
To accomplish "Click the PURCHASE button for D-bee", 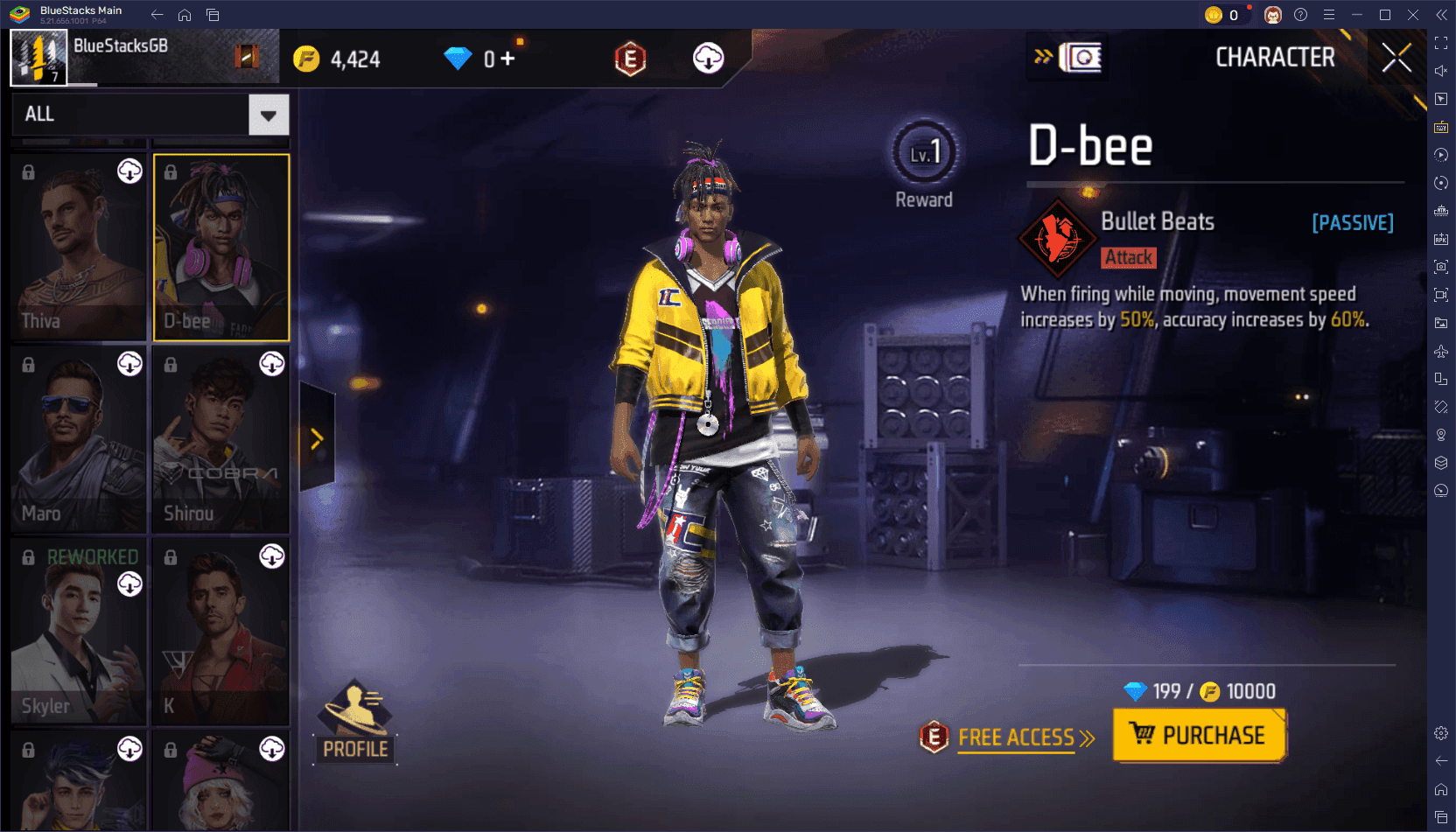I will (x=1200, y=736).
